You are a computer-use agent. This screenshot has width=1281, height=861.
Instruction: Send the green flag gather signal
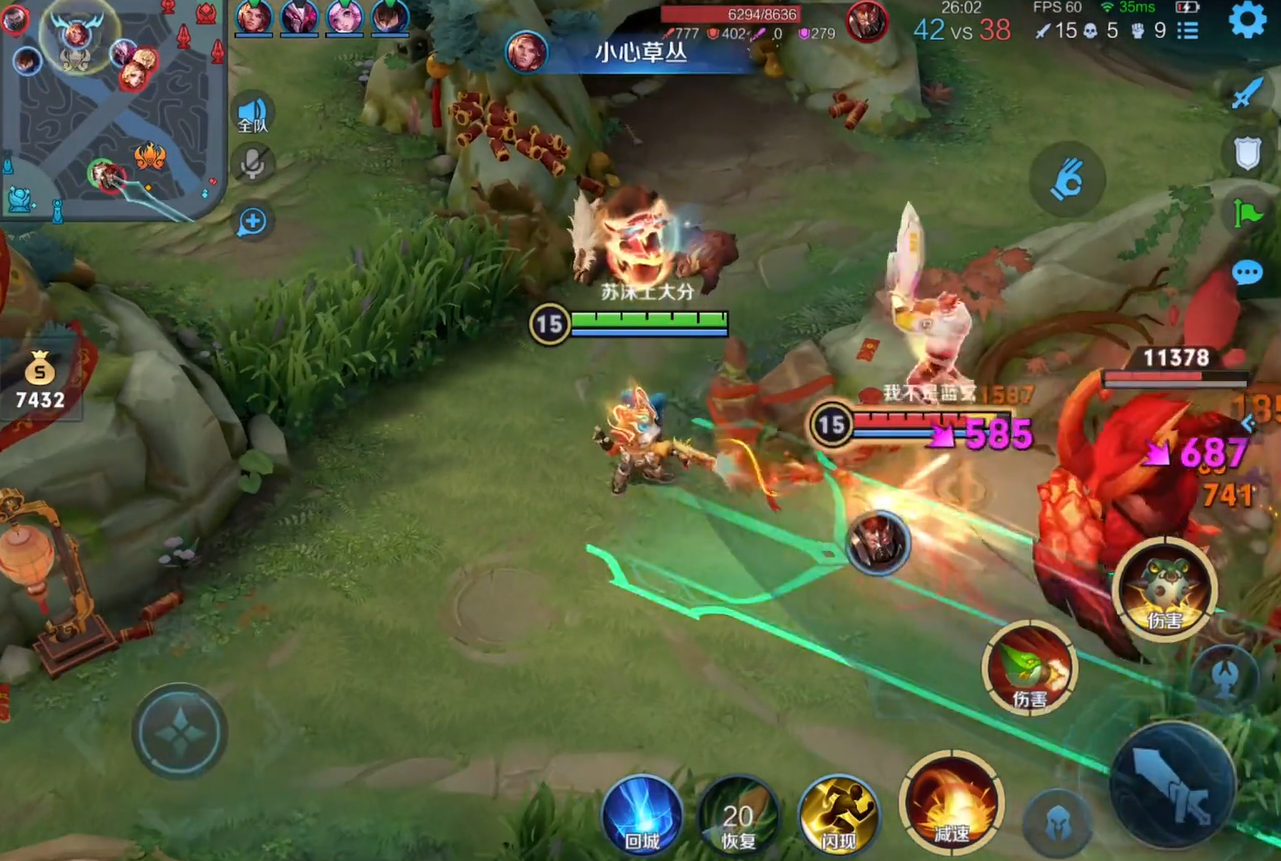(x=1247, y=213)
